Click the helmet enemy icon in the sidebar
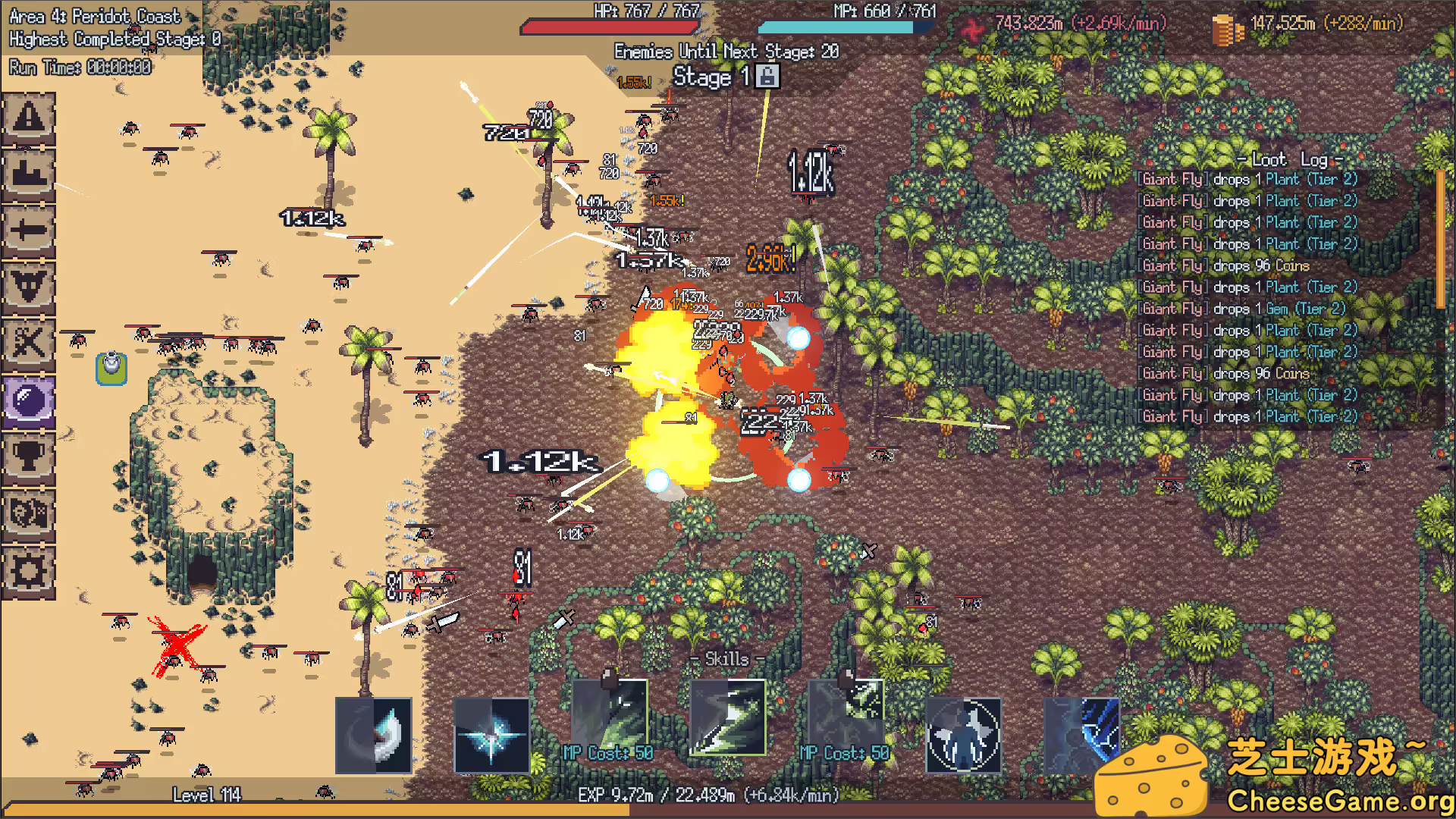This screenshot has height=819, width=1456. point(29,284)
